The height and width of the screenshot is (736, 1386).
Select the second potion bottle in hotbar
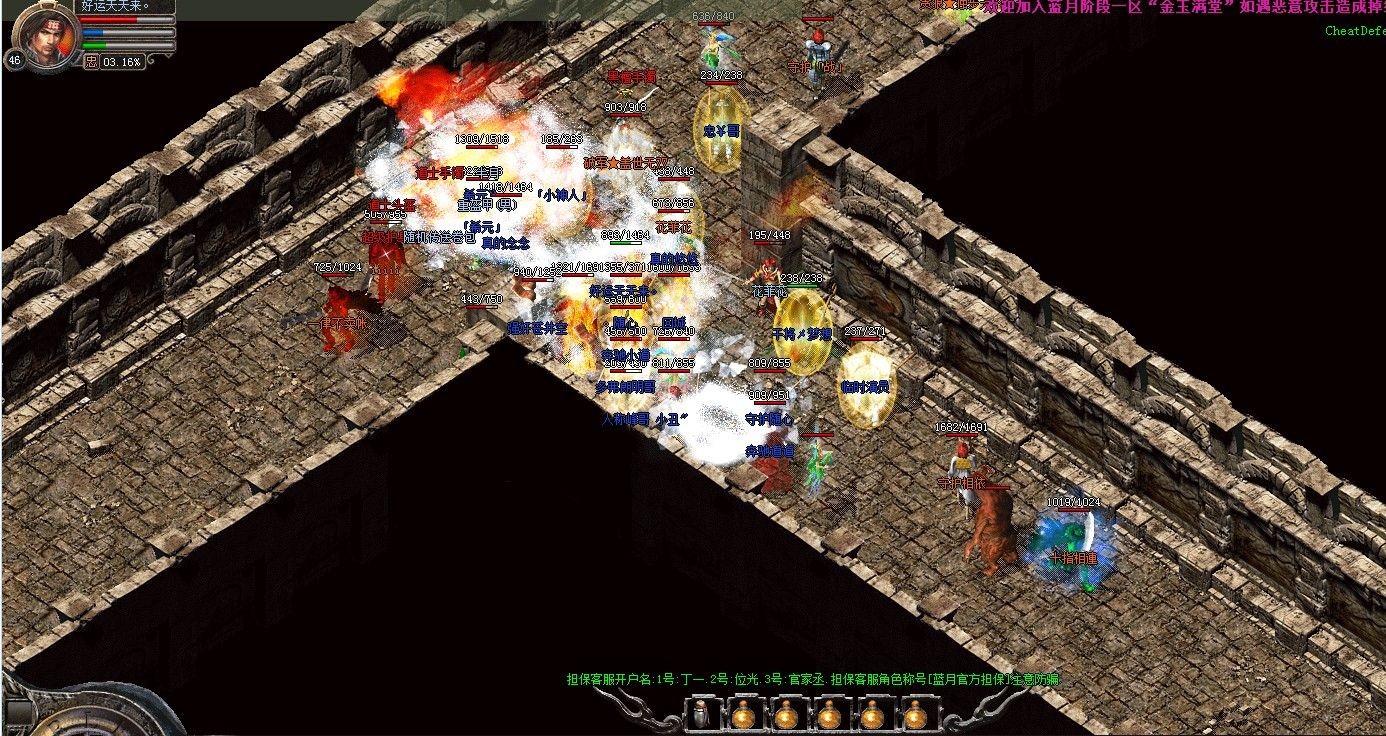click(786, 716)
